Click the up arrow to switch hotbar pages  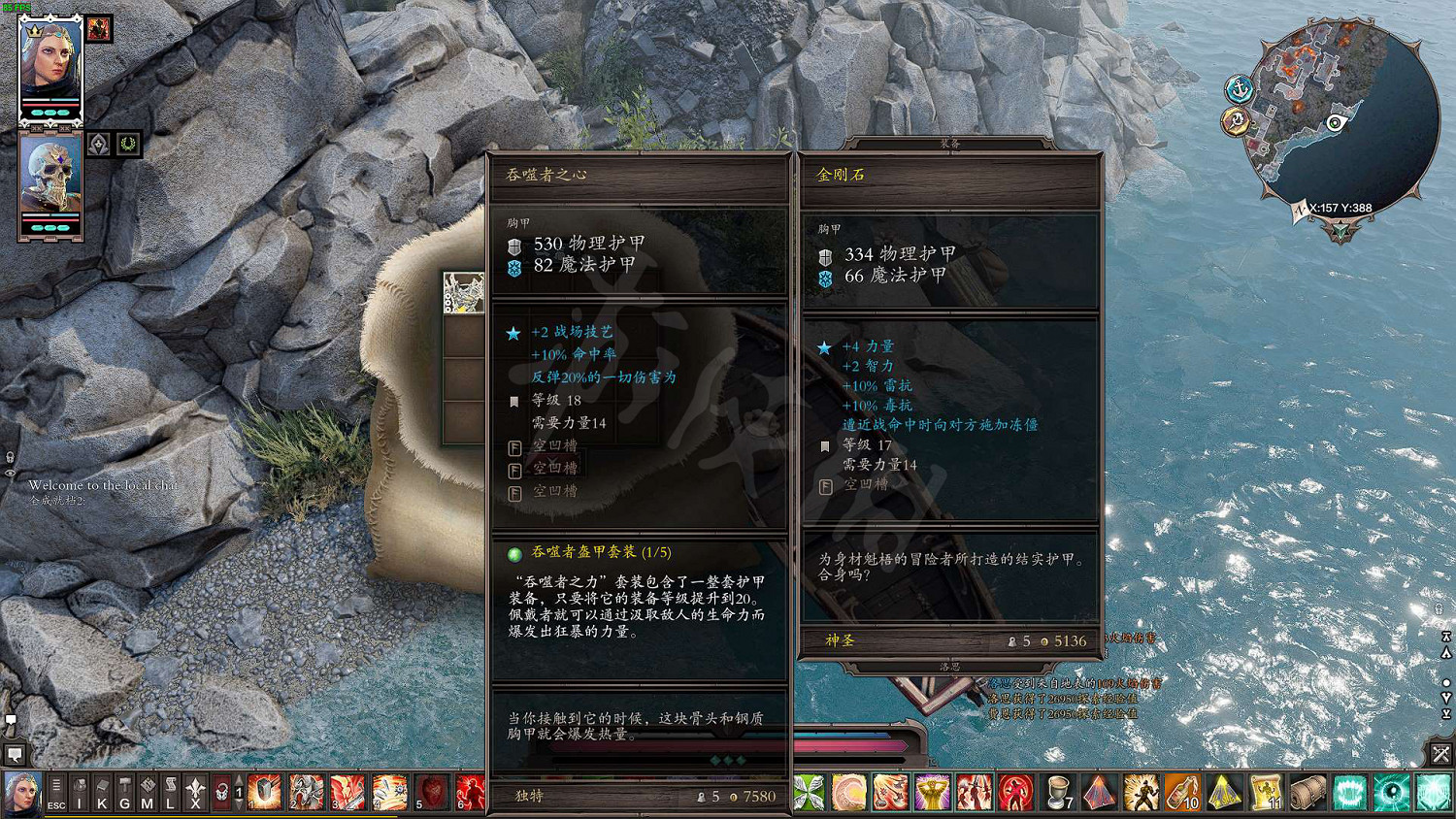click(239, 781)
